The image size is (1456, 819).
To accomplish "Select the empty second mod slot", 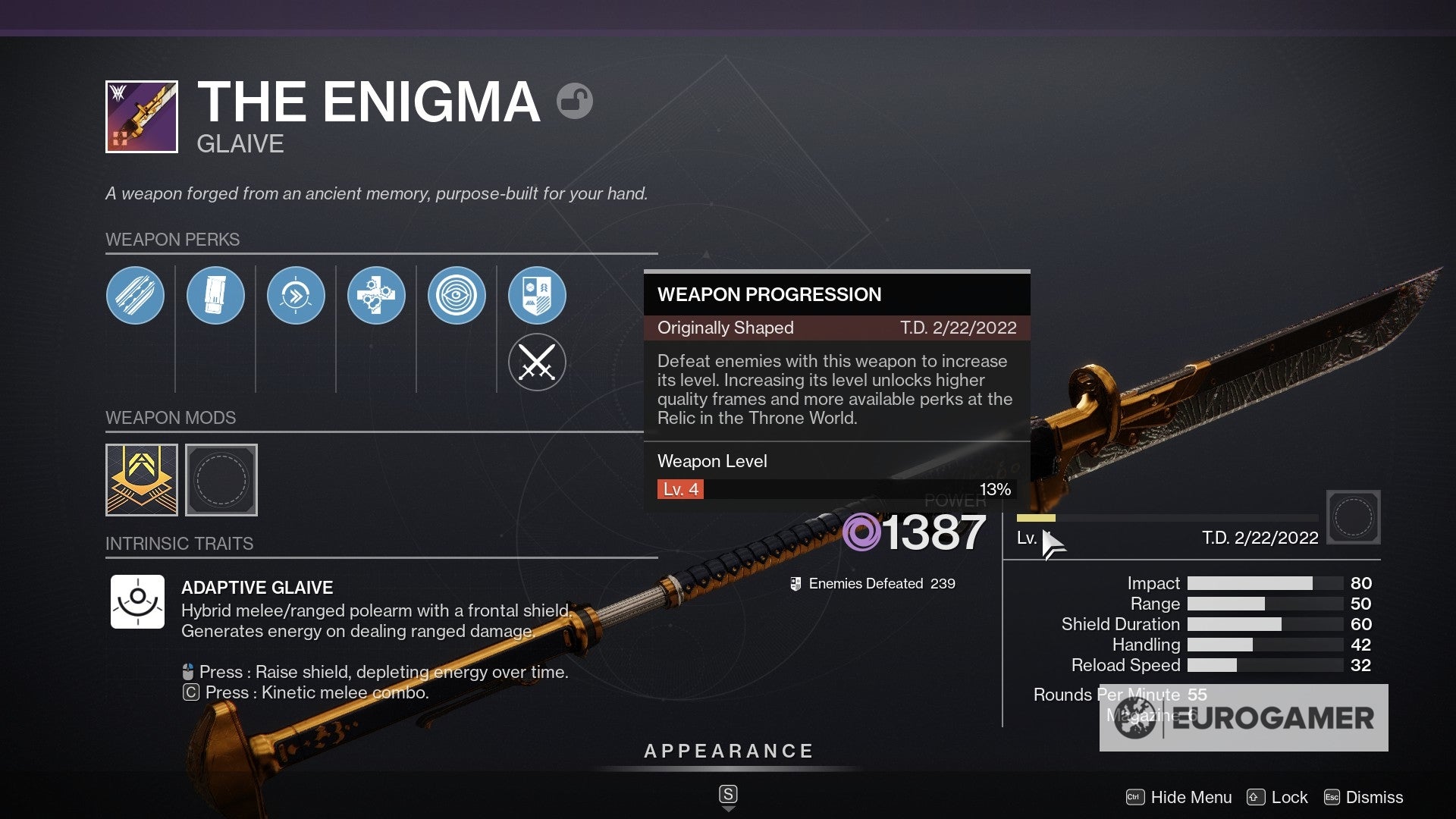I will [x=221, y=480].
